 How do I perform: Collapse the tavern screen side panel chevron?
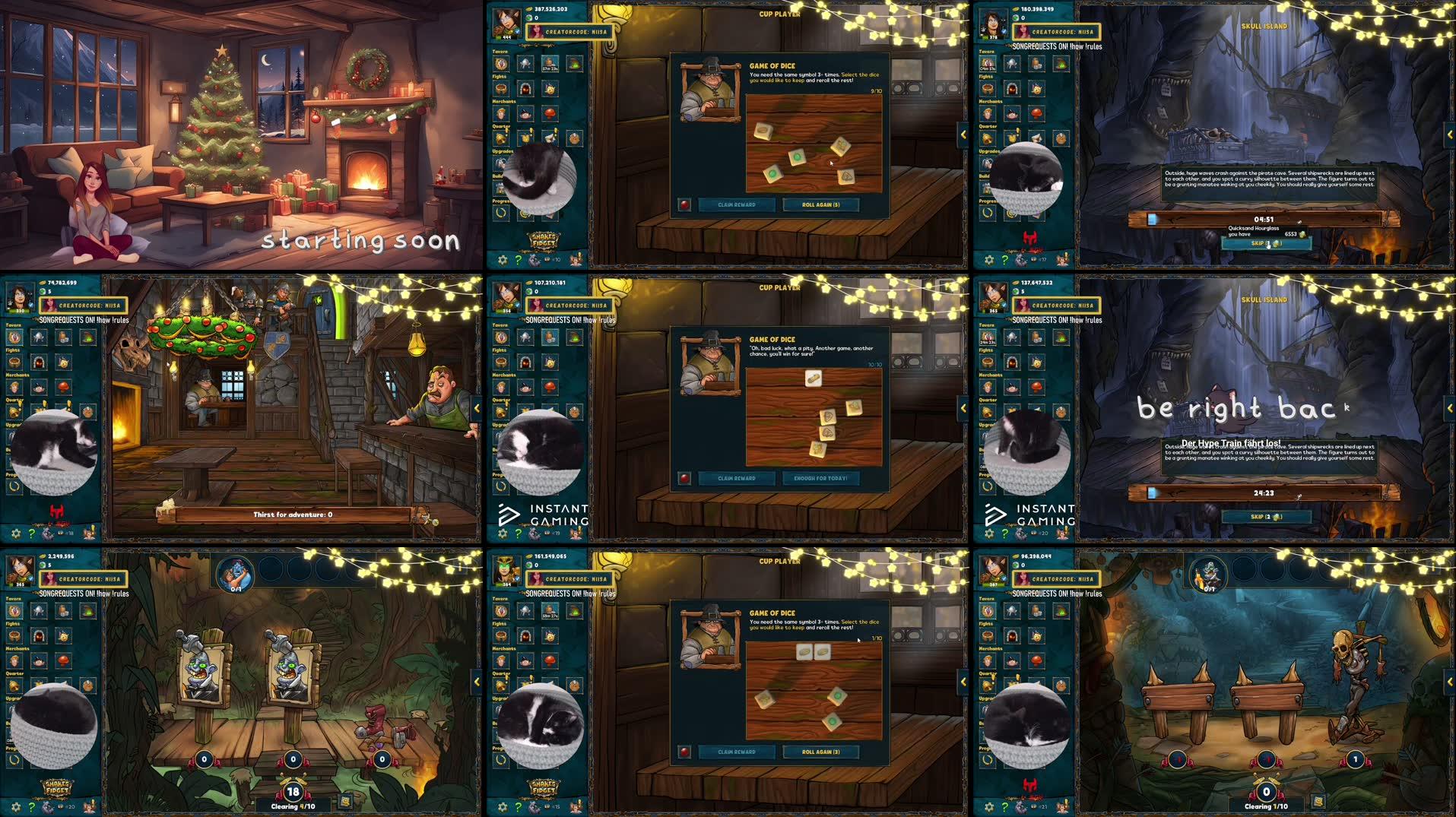[477, 407]
